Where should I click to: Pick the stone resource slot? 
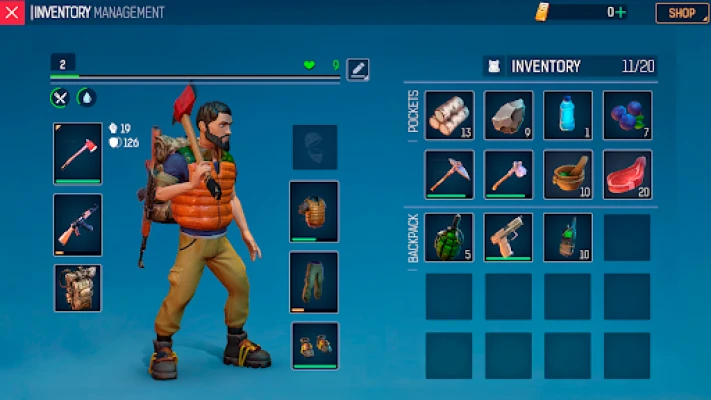click(x=508, y=115)
